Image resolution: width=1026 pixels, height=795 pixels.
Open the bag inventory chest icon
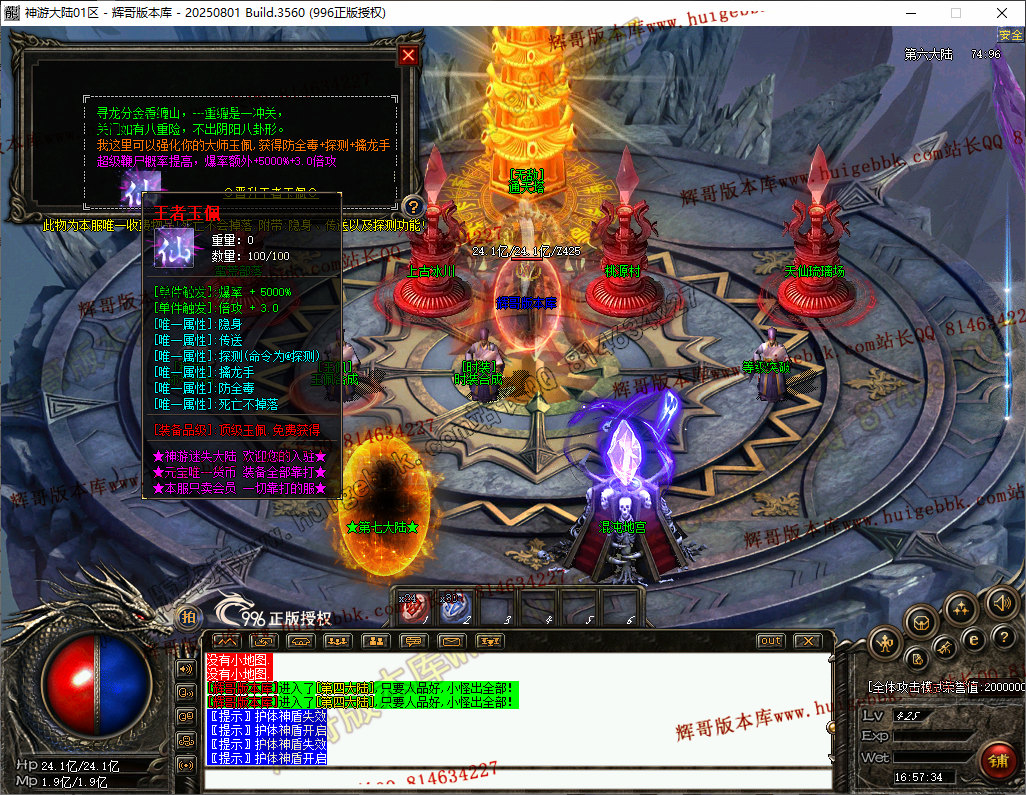click(921, 622)
